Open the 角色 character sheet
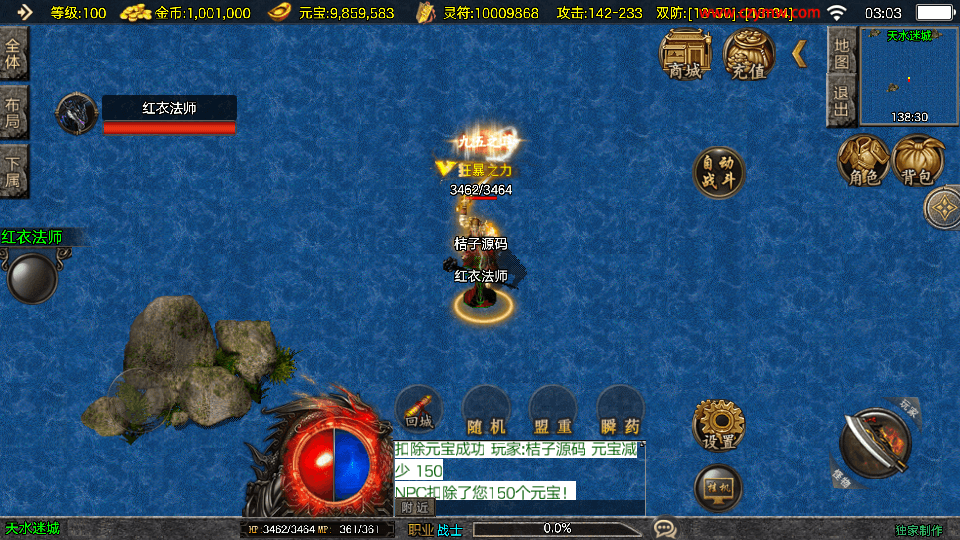 pyautogui.click(x=863, y=161)
